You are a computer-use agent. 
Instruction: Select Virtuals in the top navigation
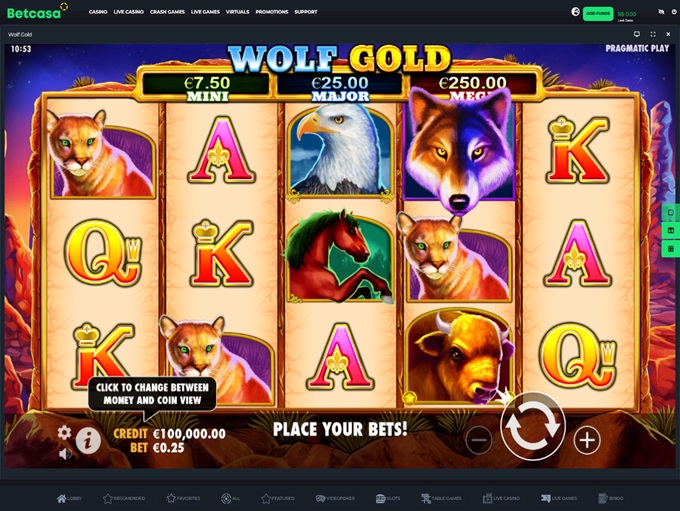point(237,12)
